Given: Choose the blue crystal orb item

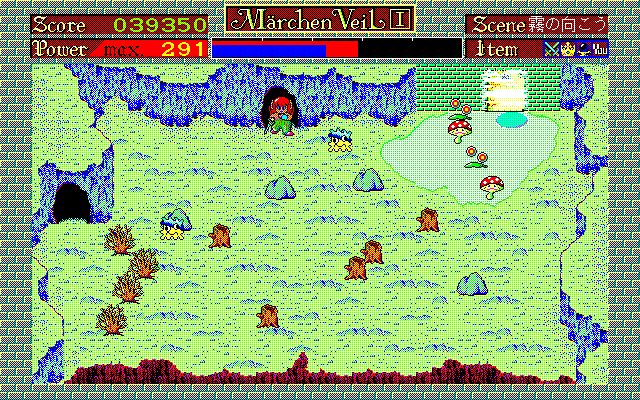Looking at the screenshot, I should (582, 48).
